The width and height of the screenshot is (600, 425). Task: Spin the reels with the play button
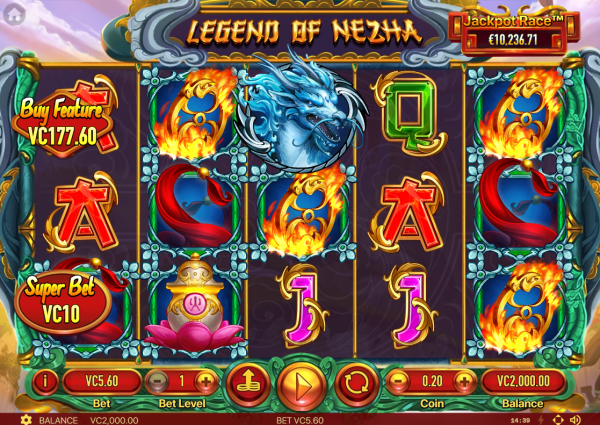[300, 382]
